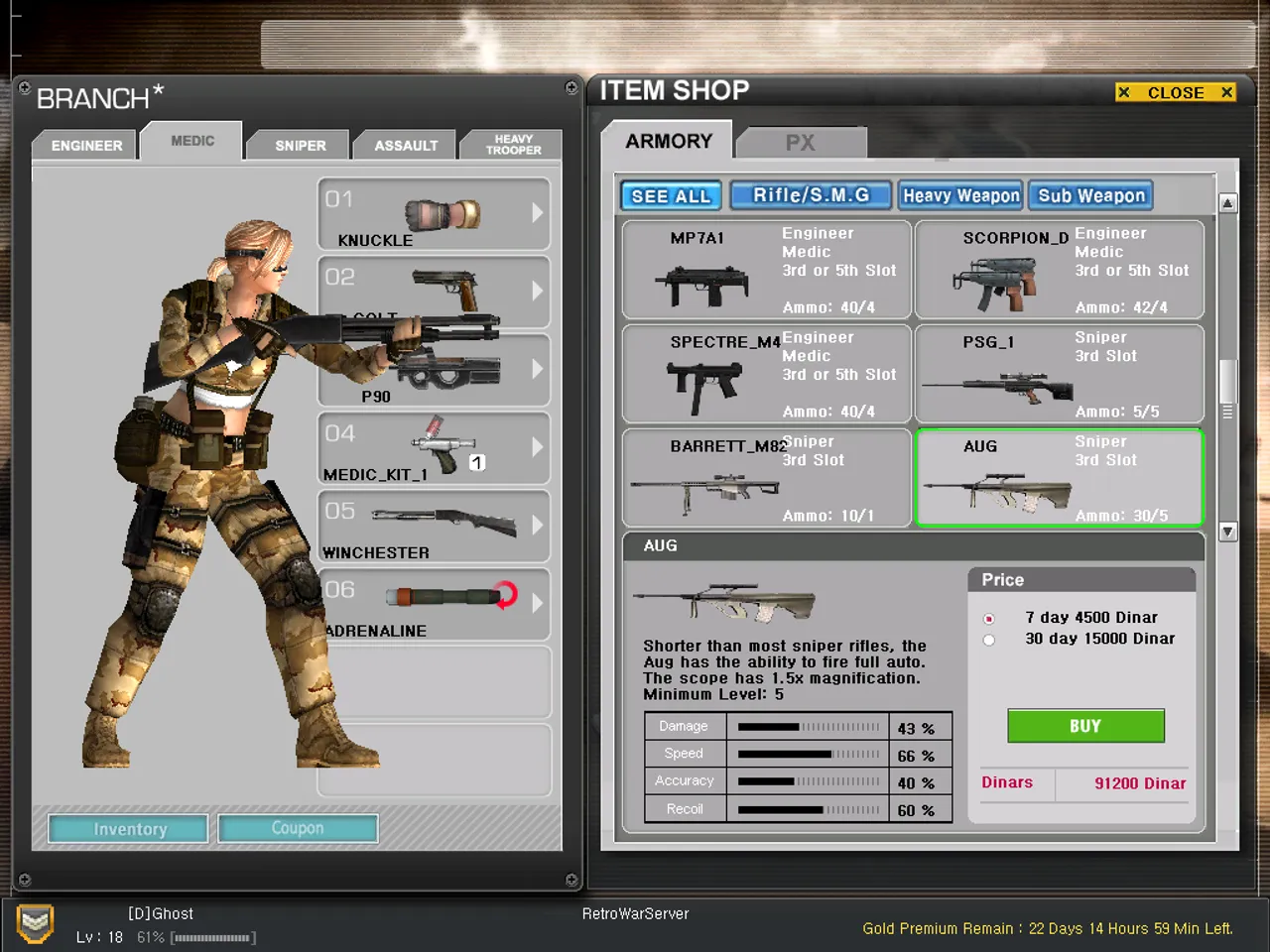Select the Sniper branch tab
The width and height of the screenshot is (1270, 952).
coord(300,145)
